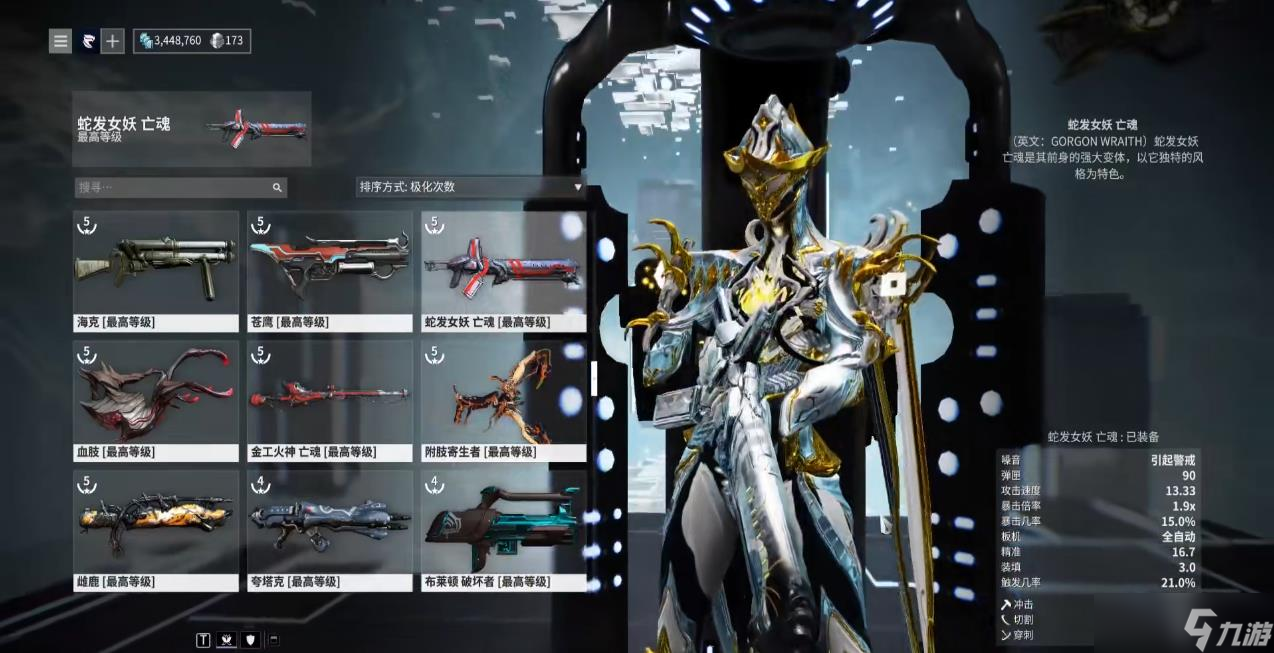Open the hamburger main menu
The image size is (1274, 653).
pyautogui.click(x=61, y=41)
